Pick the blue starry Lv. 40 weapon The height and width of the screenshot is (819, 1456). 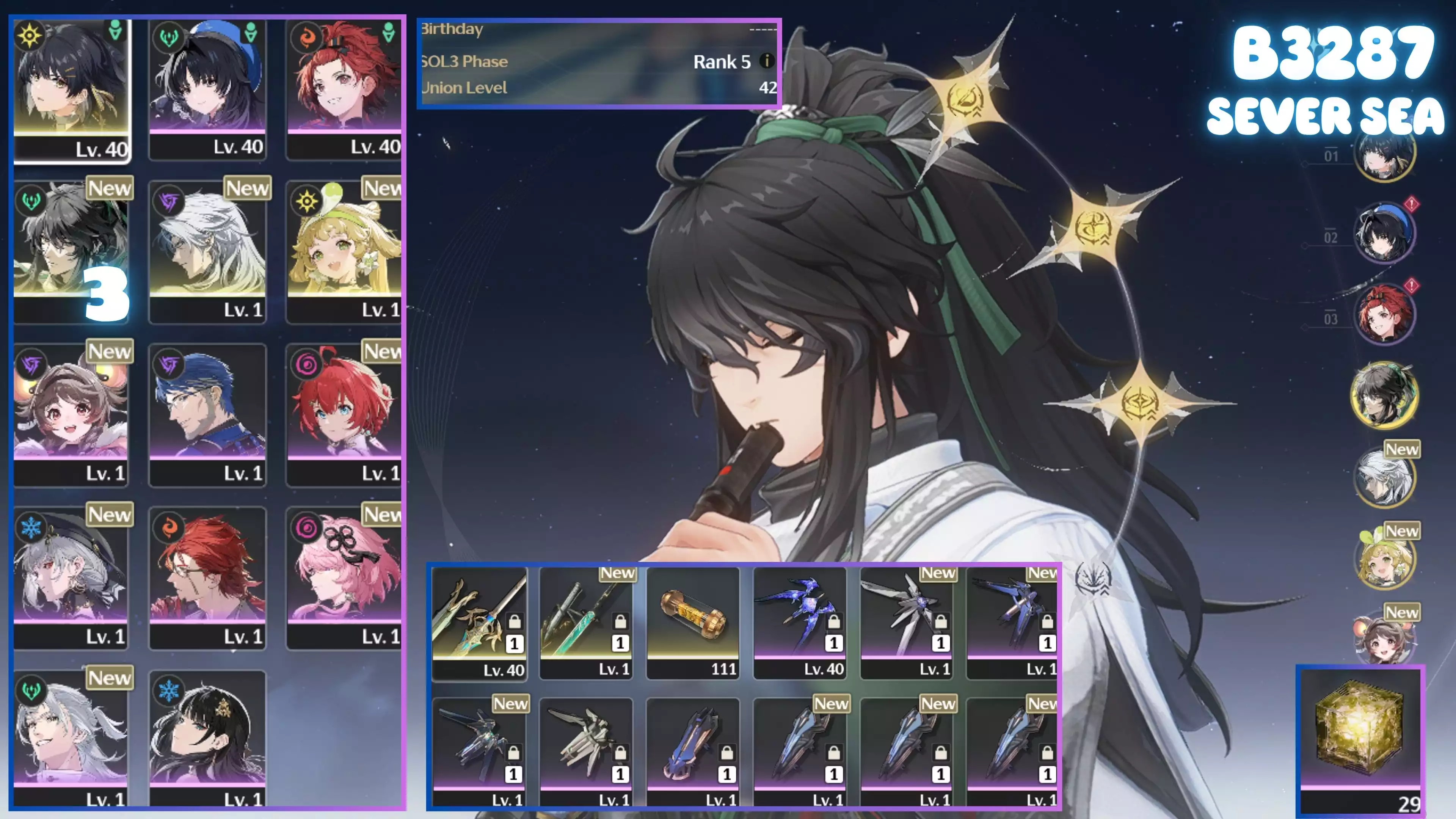pyautogui.click(x=800, y=622)
